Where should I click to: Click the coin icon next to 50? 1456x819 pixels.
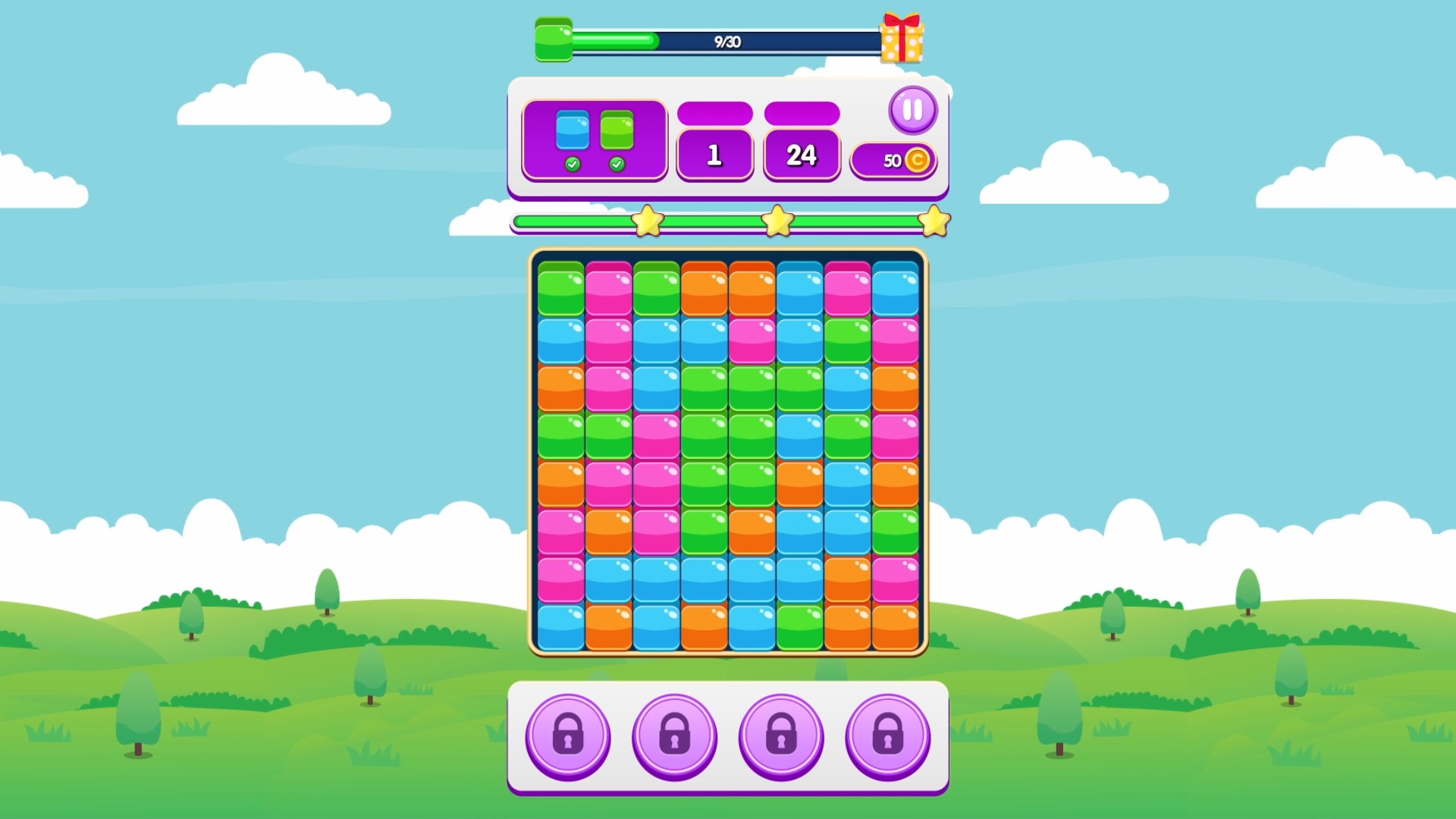(918, 160)
